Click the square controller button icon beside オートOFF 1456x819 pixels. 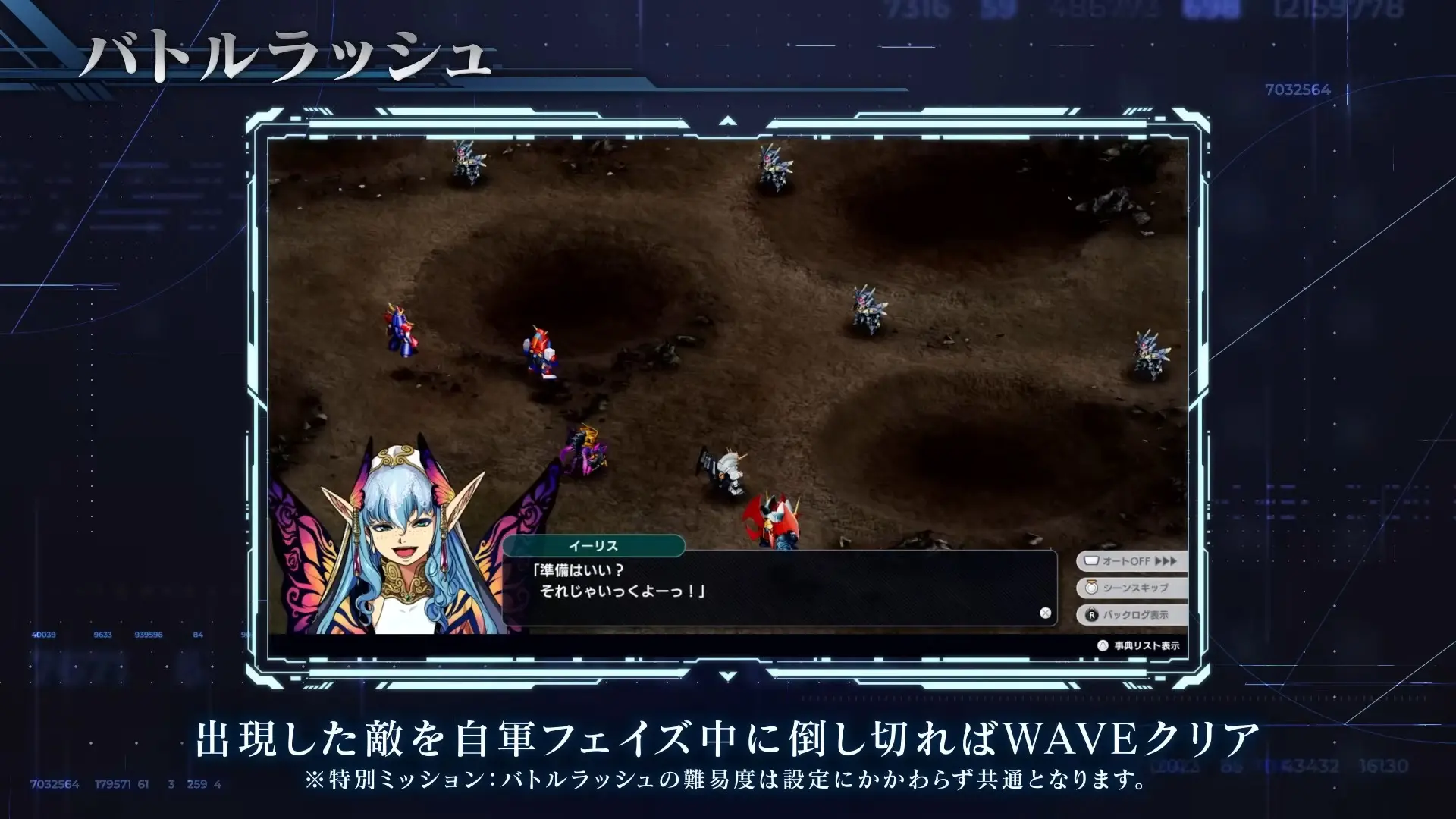pos(1093,560)
